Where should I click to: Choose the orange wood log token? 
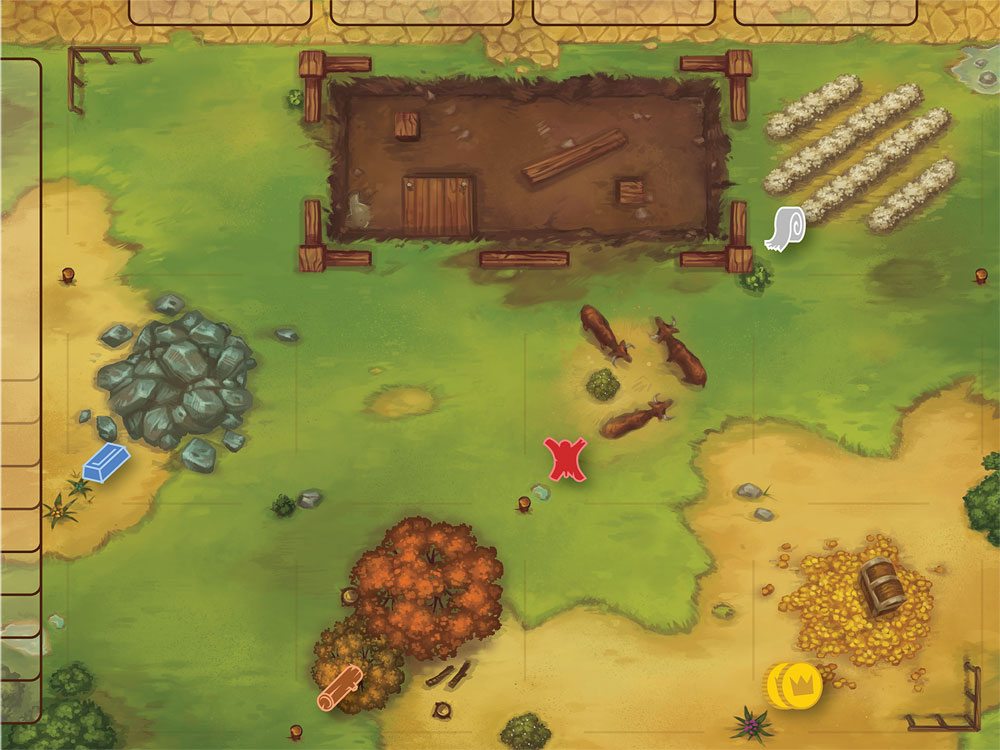point(339,688)
